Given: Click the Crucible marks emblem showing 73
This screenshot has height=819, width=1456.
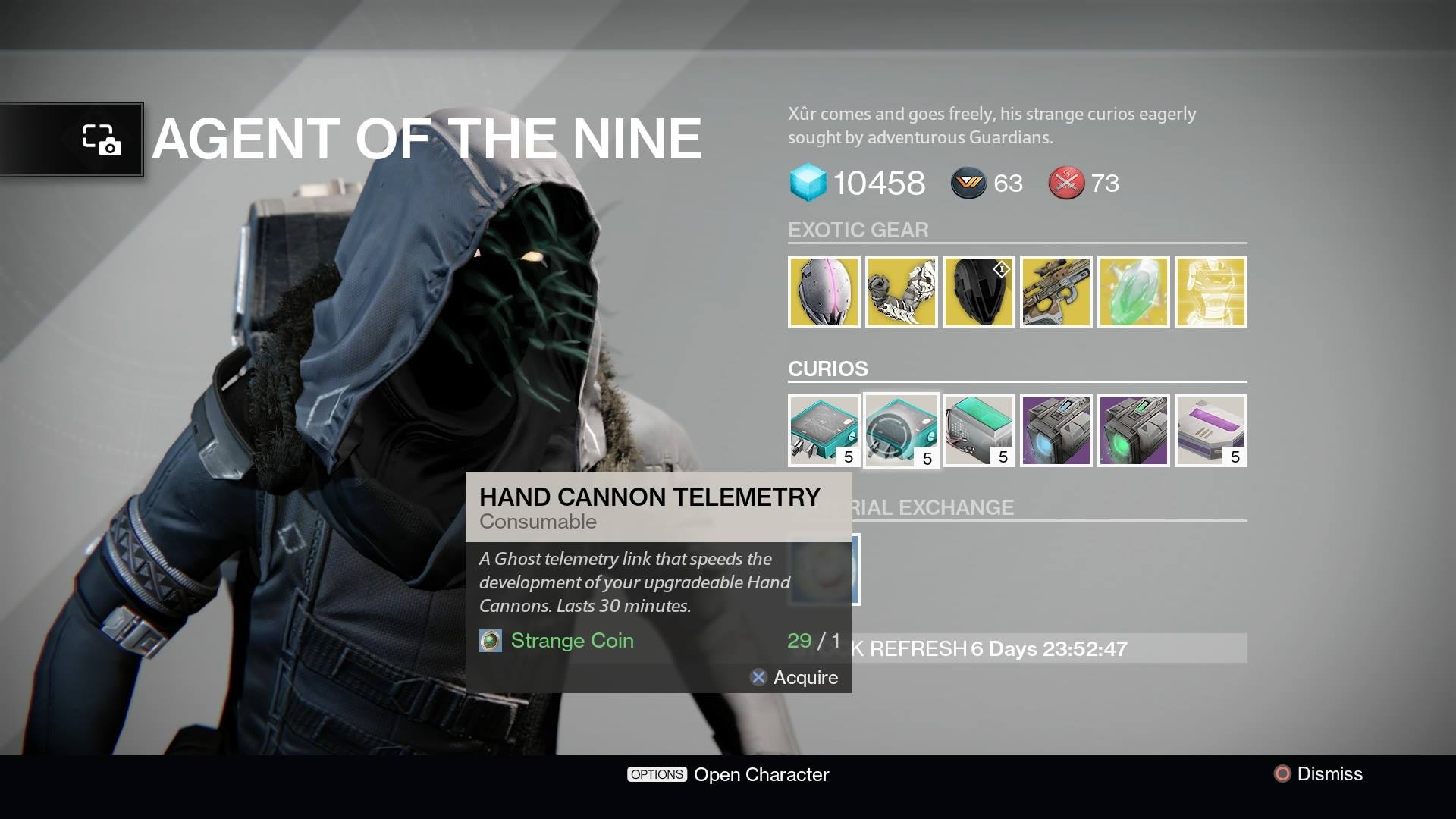Looking at the screenshot, I should tap(1067, 183).
